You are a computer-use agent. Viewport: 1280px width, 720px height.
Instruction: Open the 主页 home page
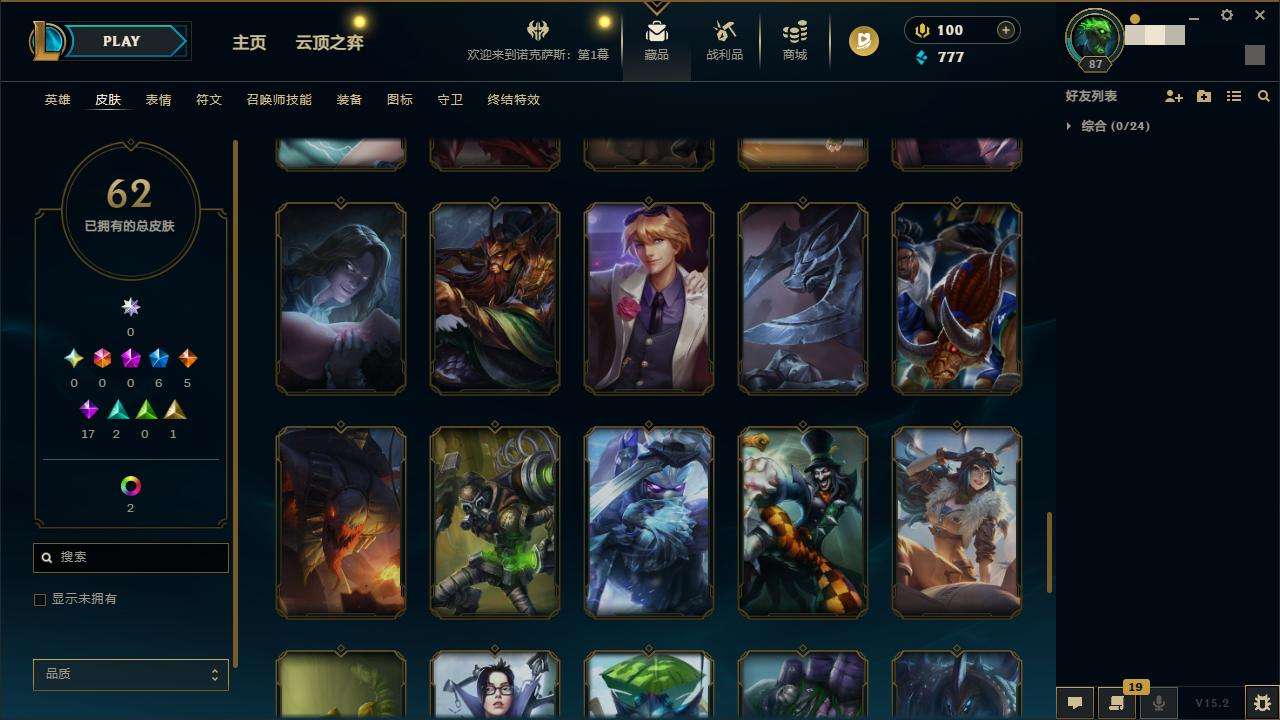tap(249, 43)
